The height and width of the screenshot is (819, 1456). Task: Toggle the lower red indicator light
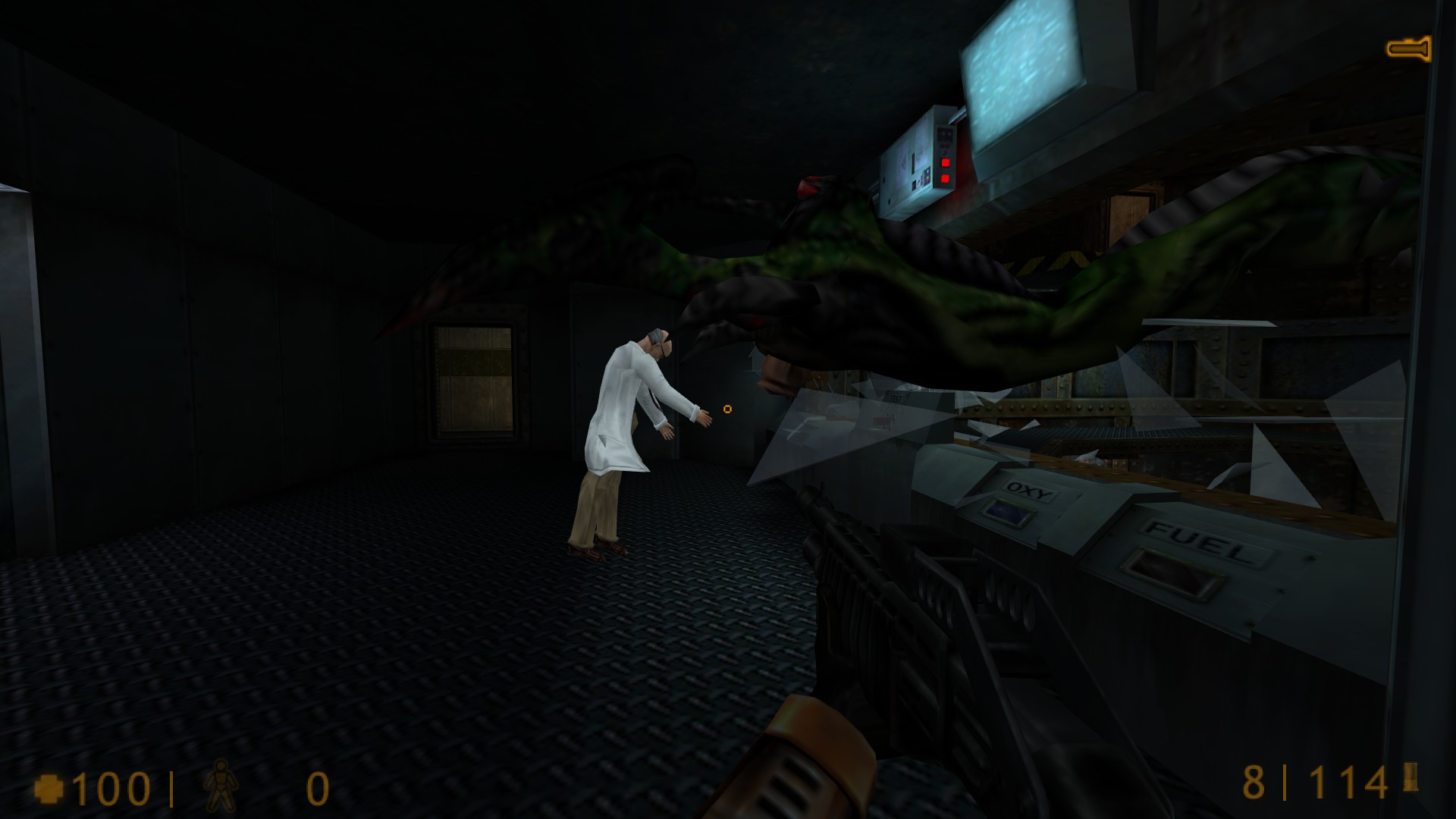coord(944,179)
